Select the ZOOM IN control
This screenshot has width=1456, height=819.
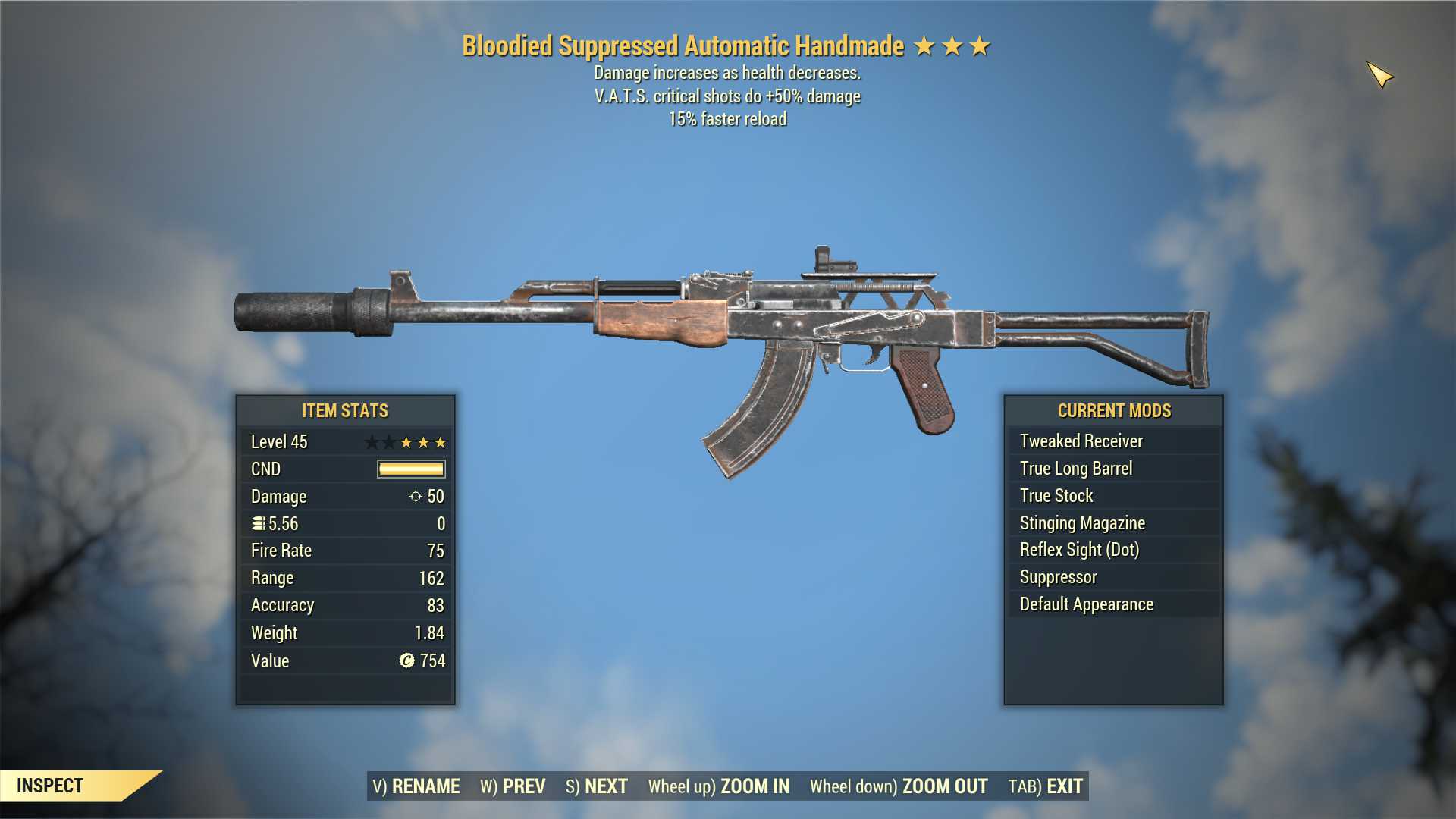[x=719, y=786]
